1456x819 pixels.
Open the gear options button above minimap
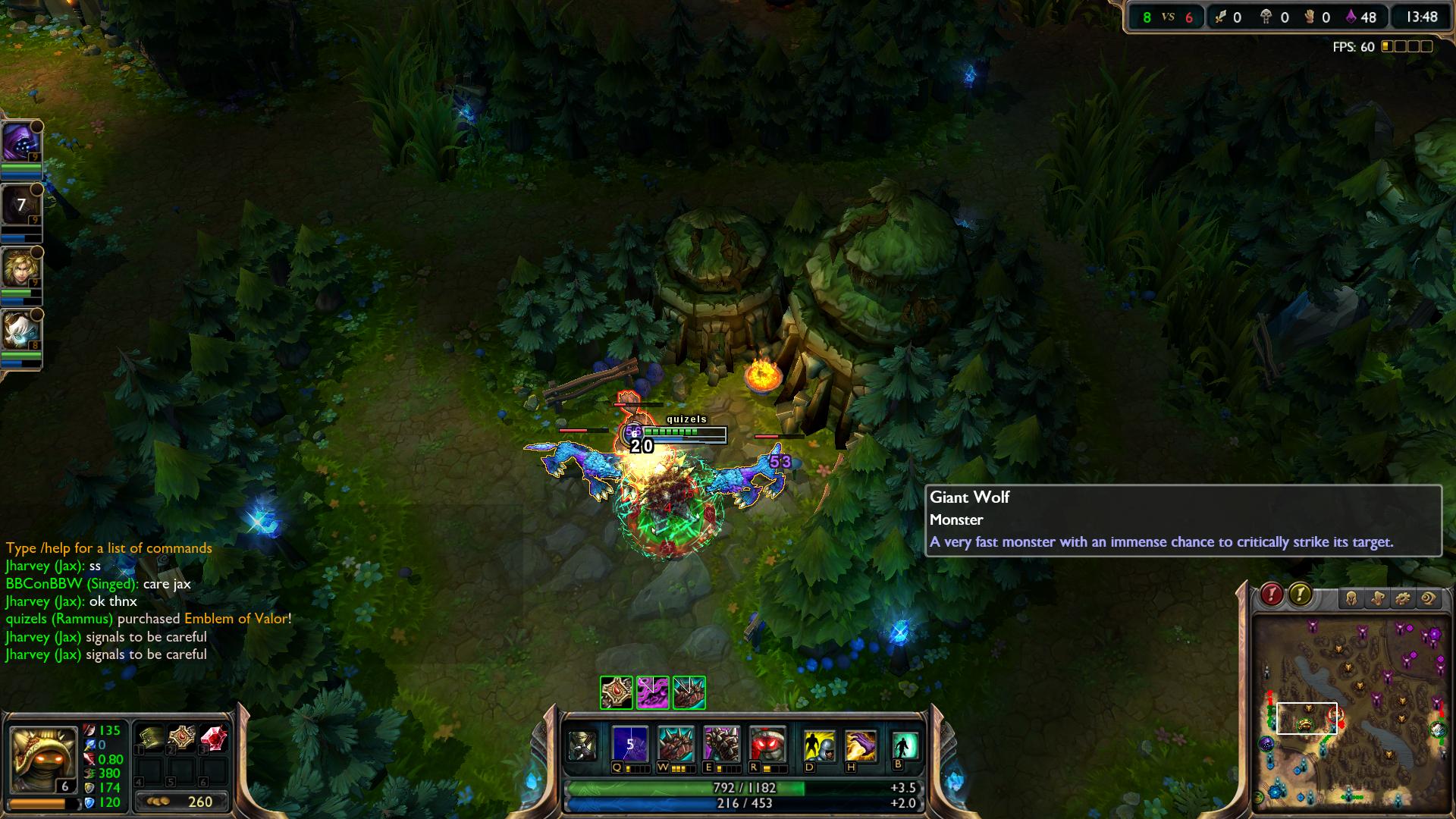pos(1403,599)
